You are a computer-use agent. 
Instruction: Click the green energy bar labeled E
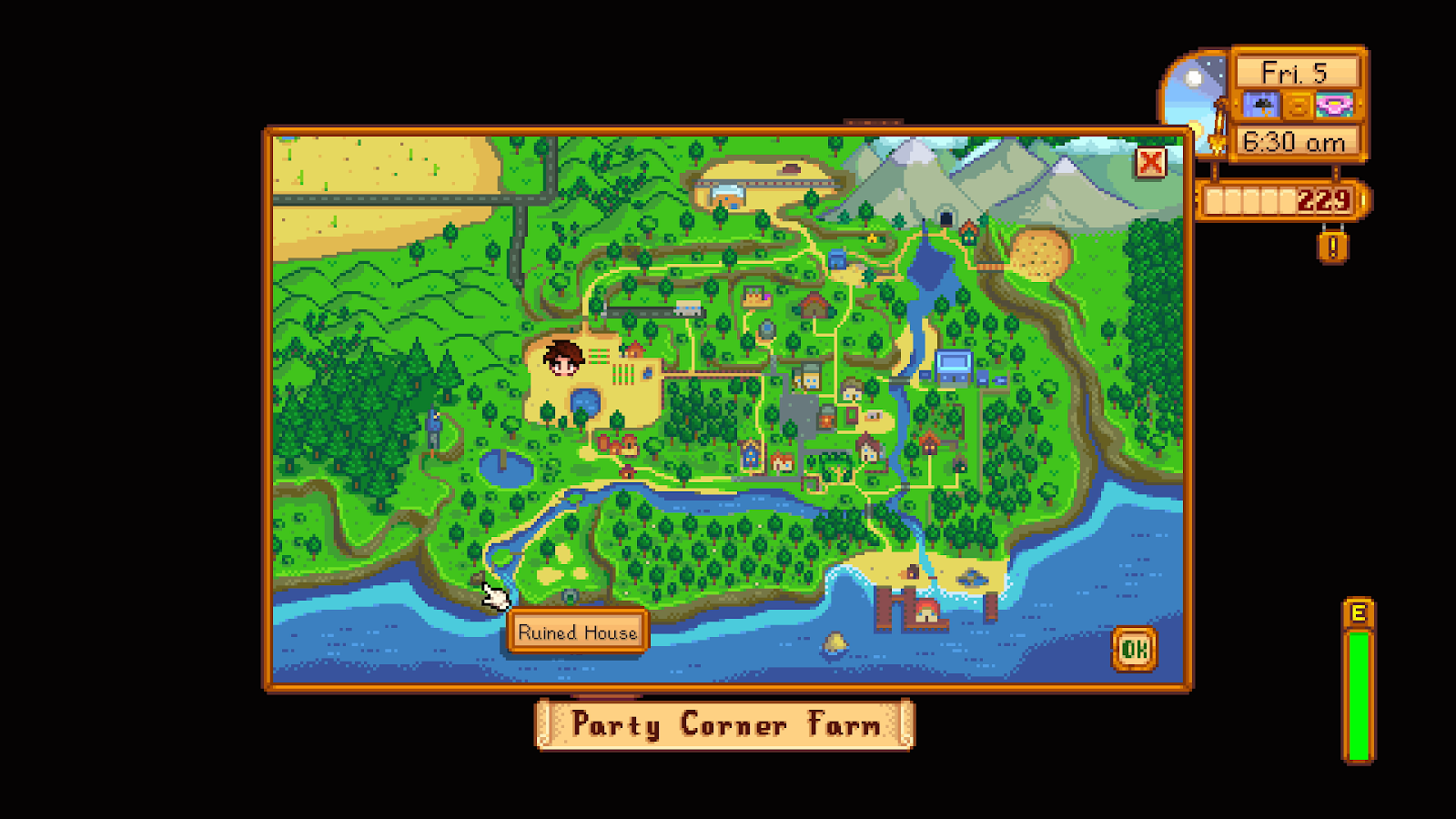1358,692
